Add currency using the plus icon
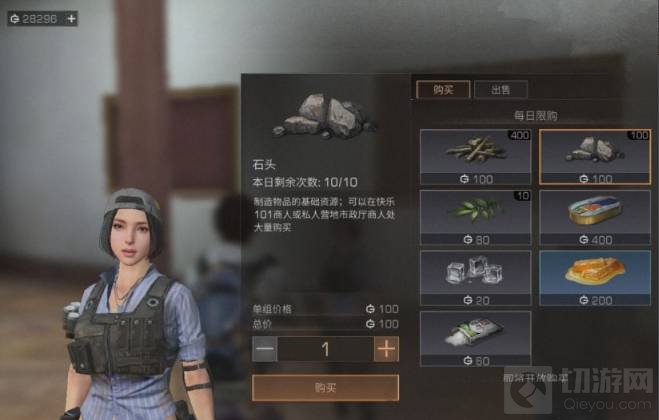 [x=71, y=19]
